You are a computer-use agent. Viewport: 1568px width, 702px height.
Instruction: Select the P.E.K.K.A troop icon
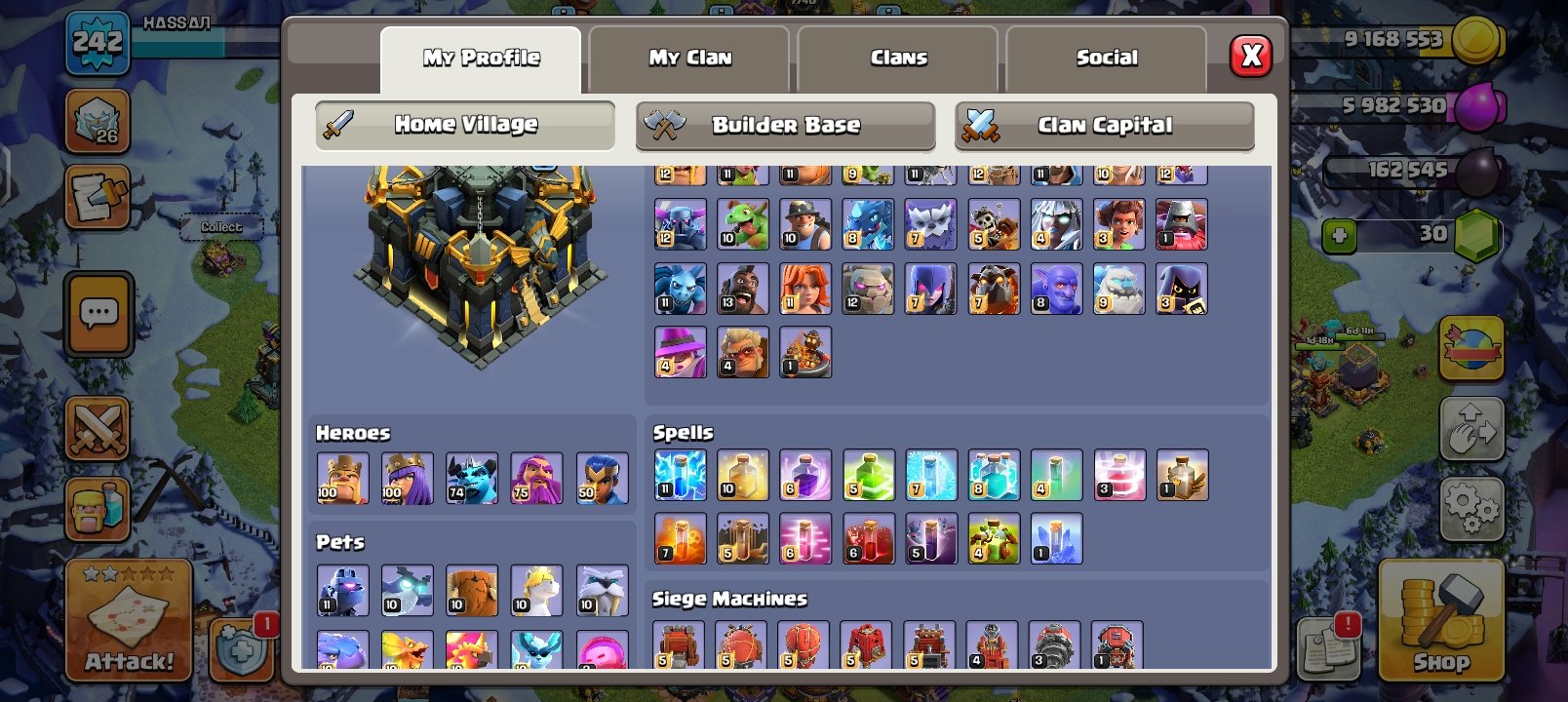point(680,223)
